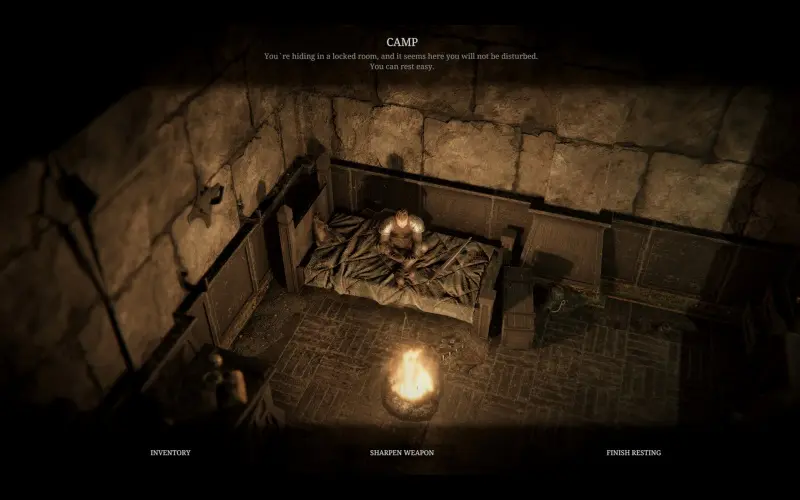Select Finish Resting to leave camp

[633, 453]
